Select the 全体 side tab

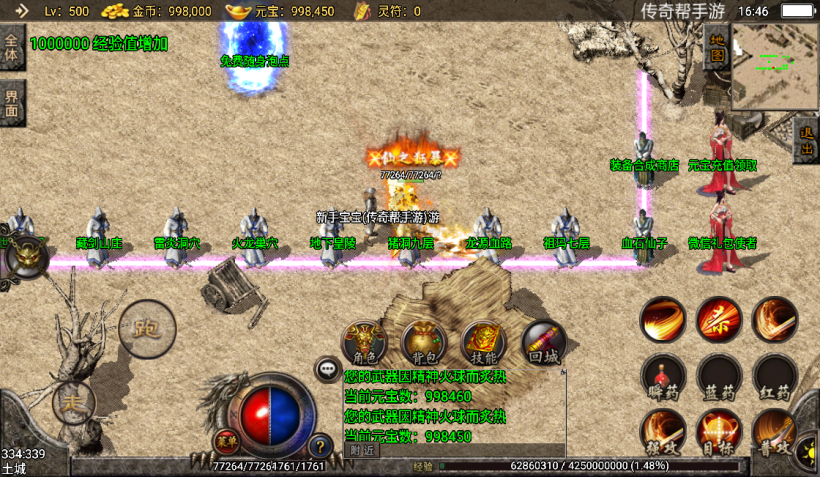pyautogui.click(x=11, y=48)
